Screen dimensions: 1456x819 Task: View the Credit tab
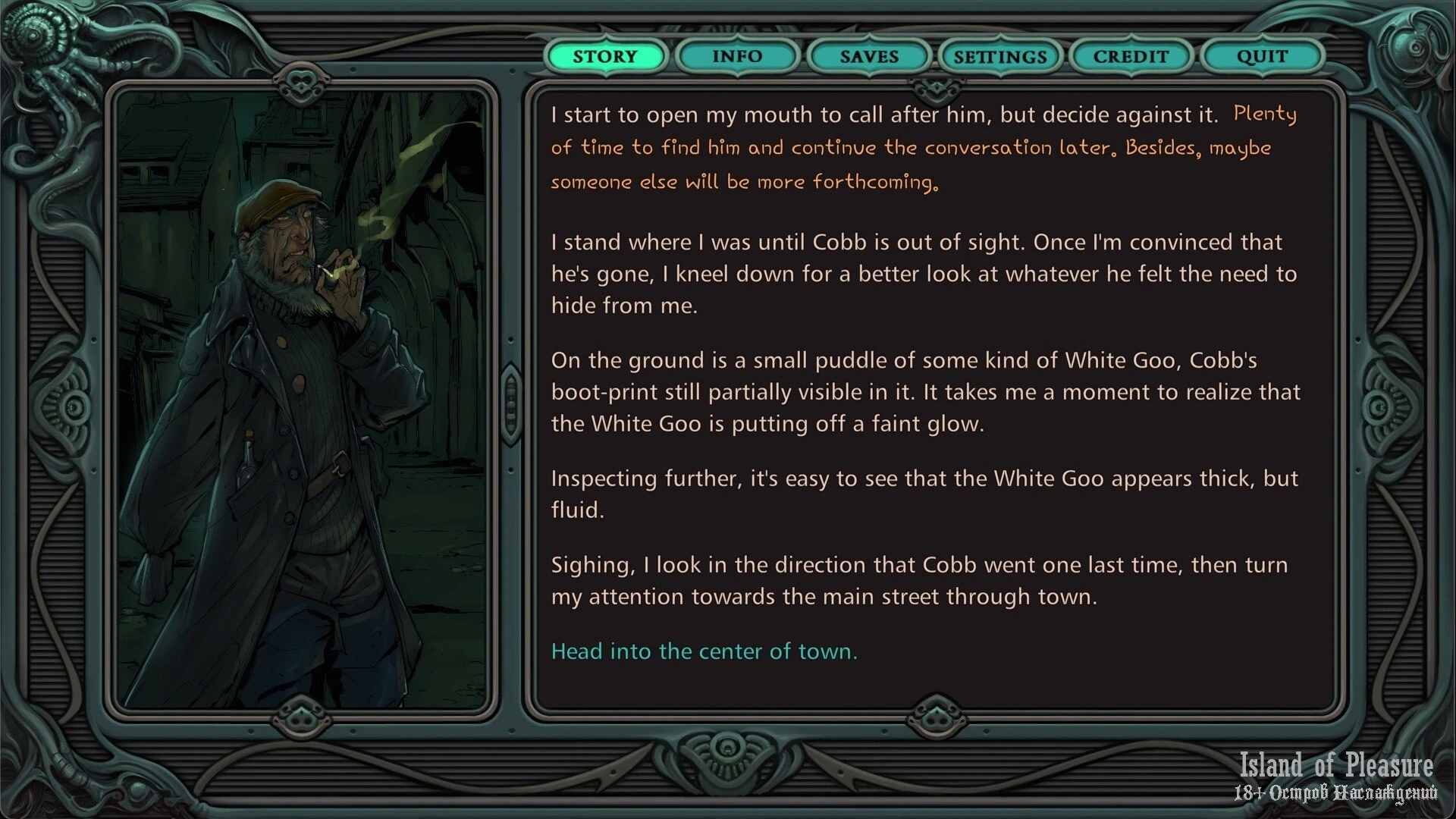click(1131, 56)
